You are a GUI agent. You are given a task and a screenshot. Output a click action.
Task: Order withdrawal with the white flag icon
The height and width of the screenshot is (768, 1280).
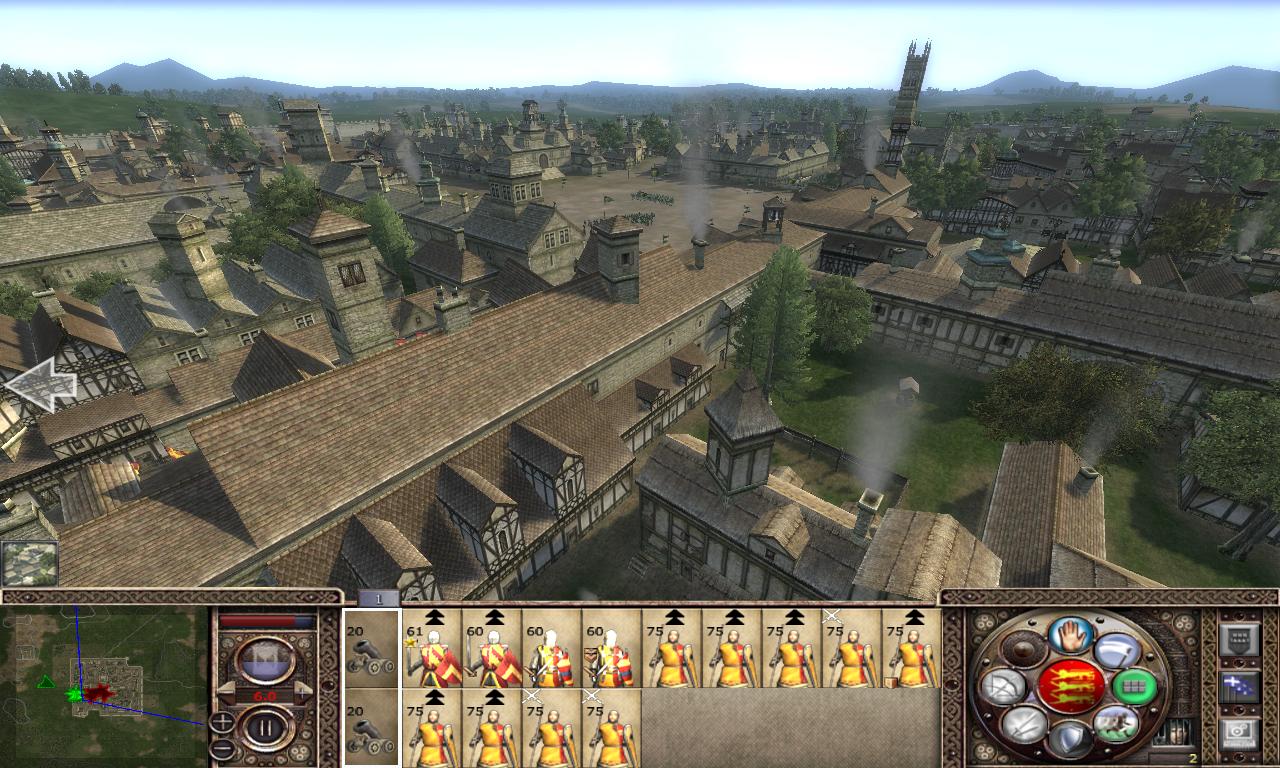pos(1117,651)
